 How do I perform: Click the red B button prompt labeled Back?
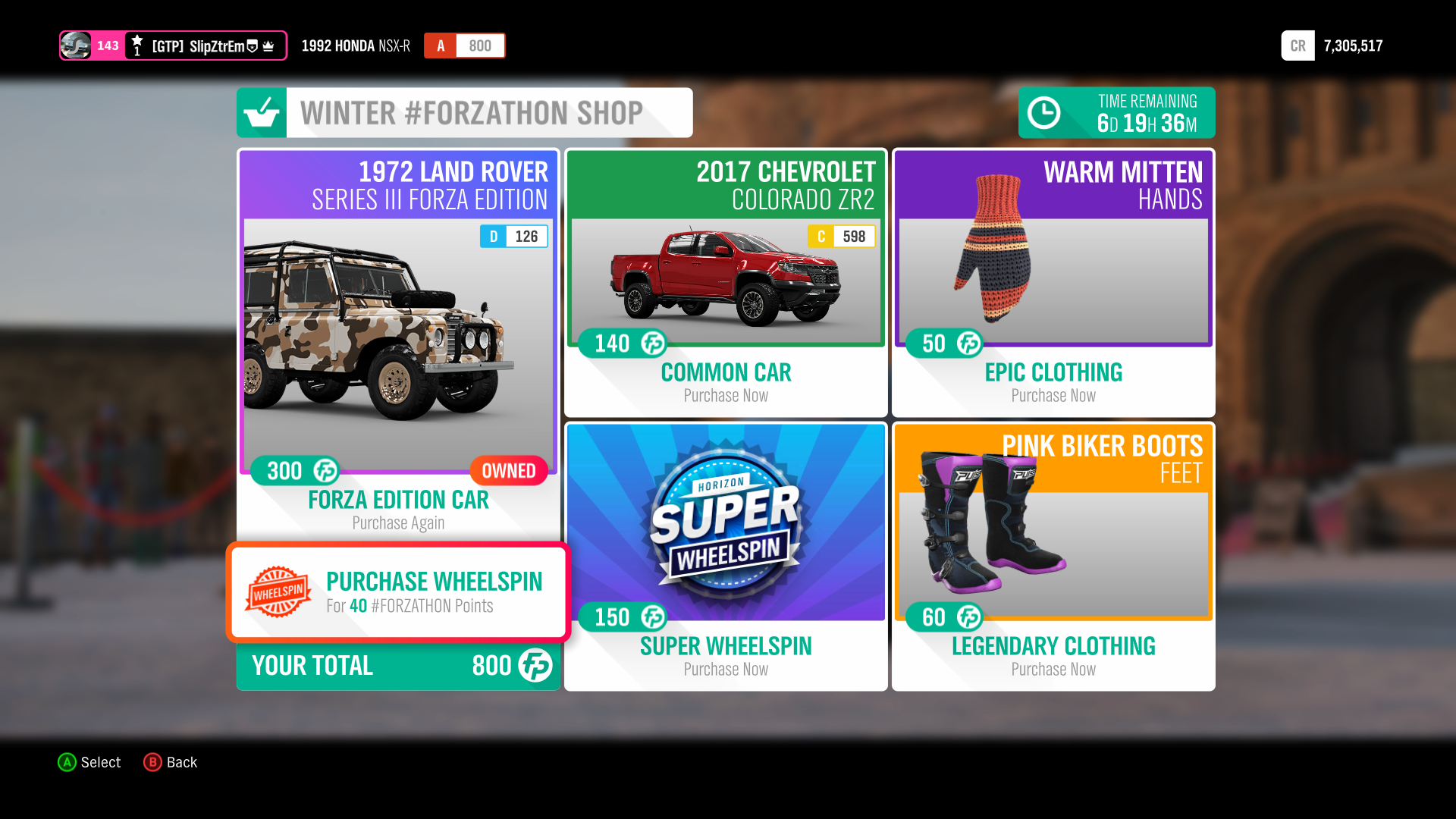coord(154,762)
